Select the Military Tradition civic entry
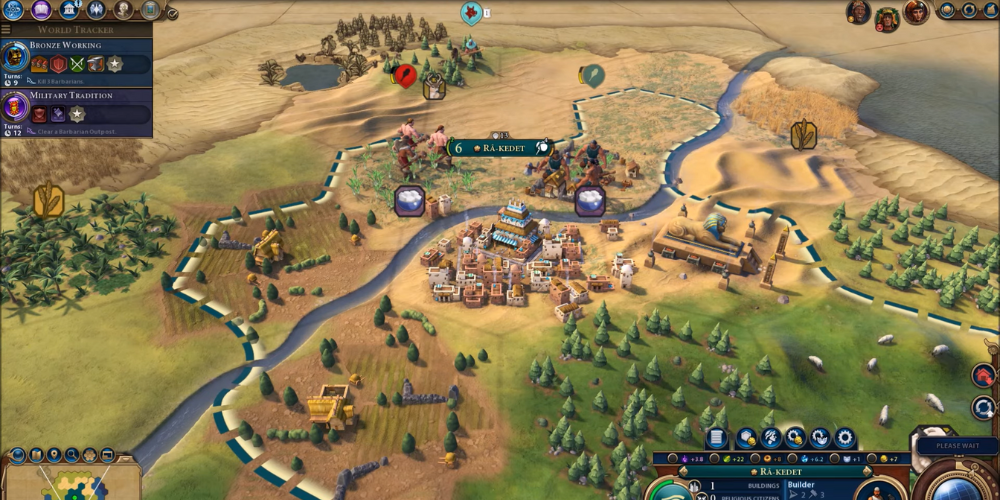Viewport: 1000px width, 500px height. click(76, 108)
